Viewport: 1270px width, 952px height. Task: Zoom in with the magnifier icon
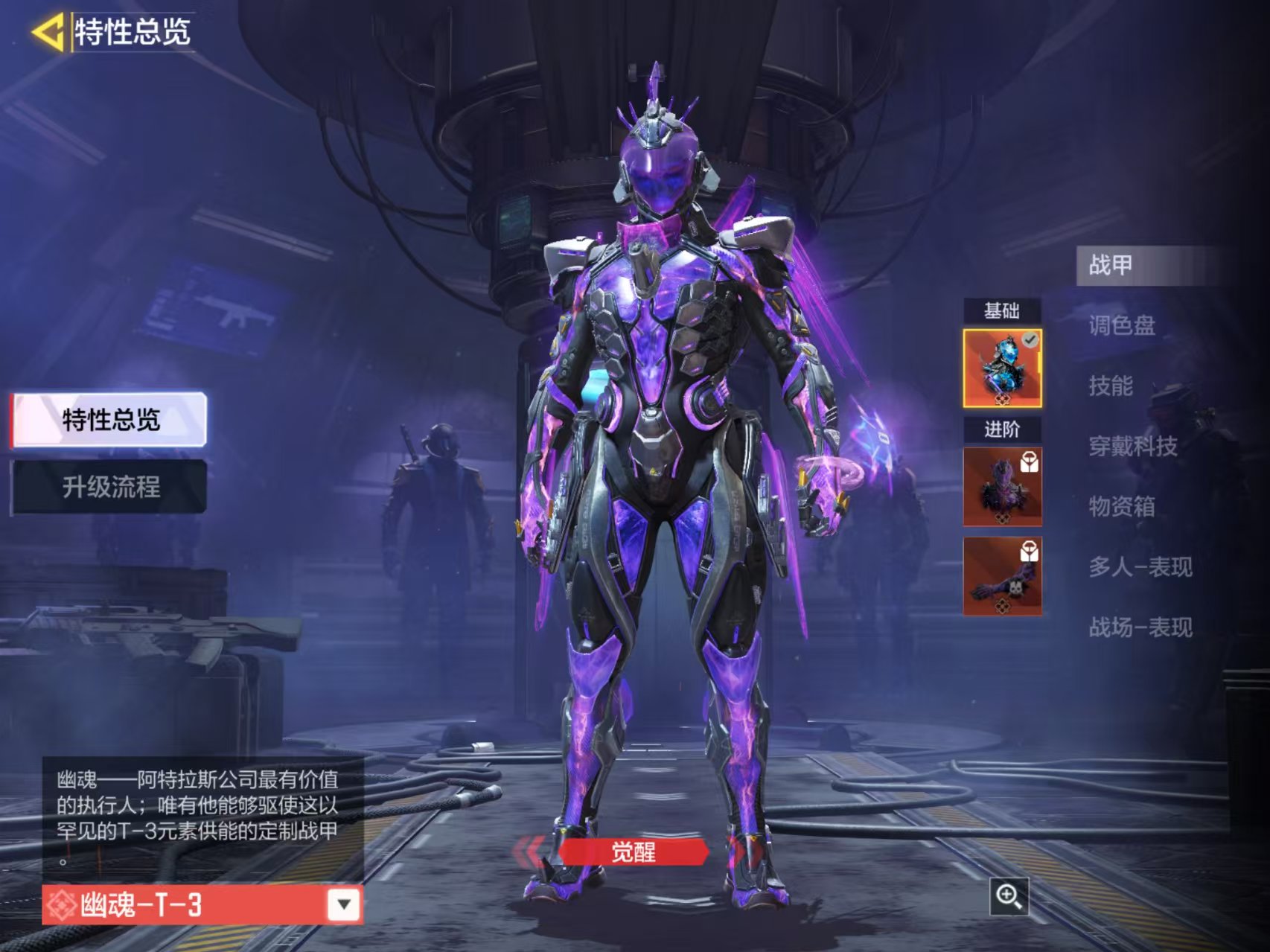1009,896
